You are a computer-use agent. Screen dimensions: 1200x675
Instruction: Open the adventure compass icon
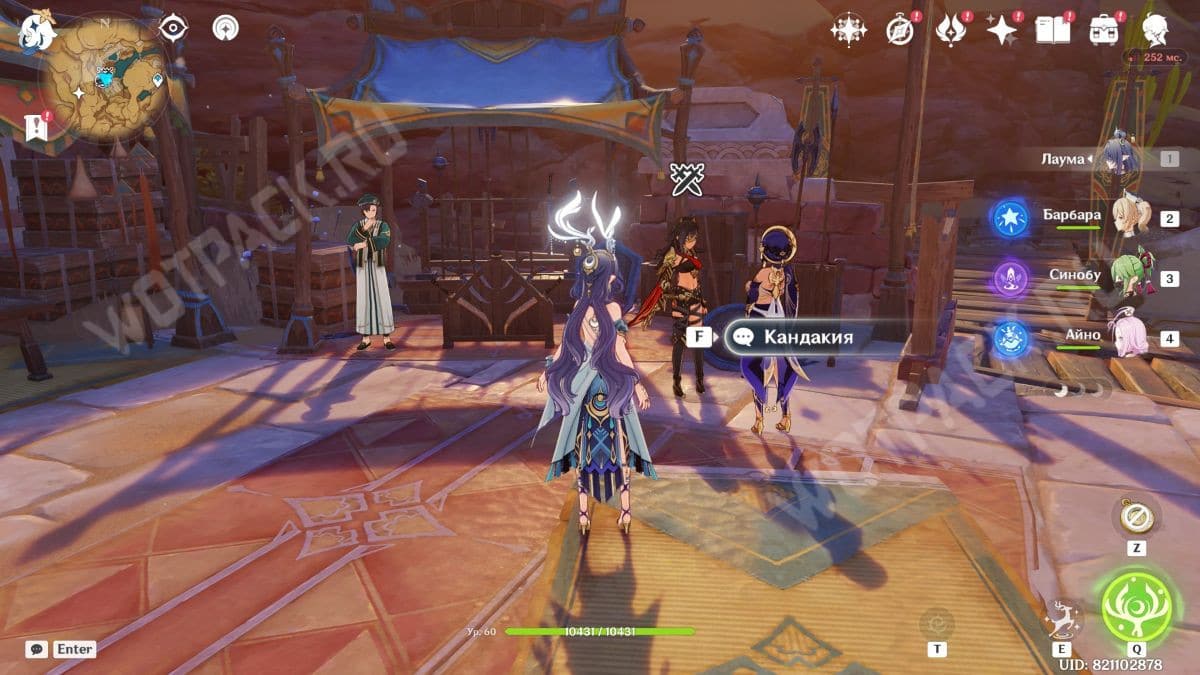[x=900, y=30]
